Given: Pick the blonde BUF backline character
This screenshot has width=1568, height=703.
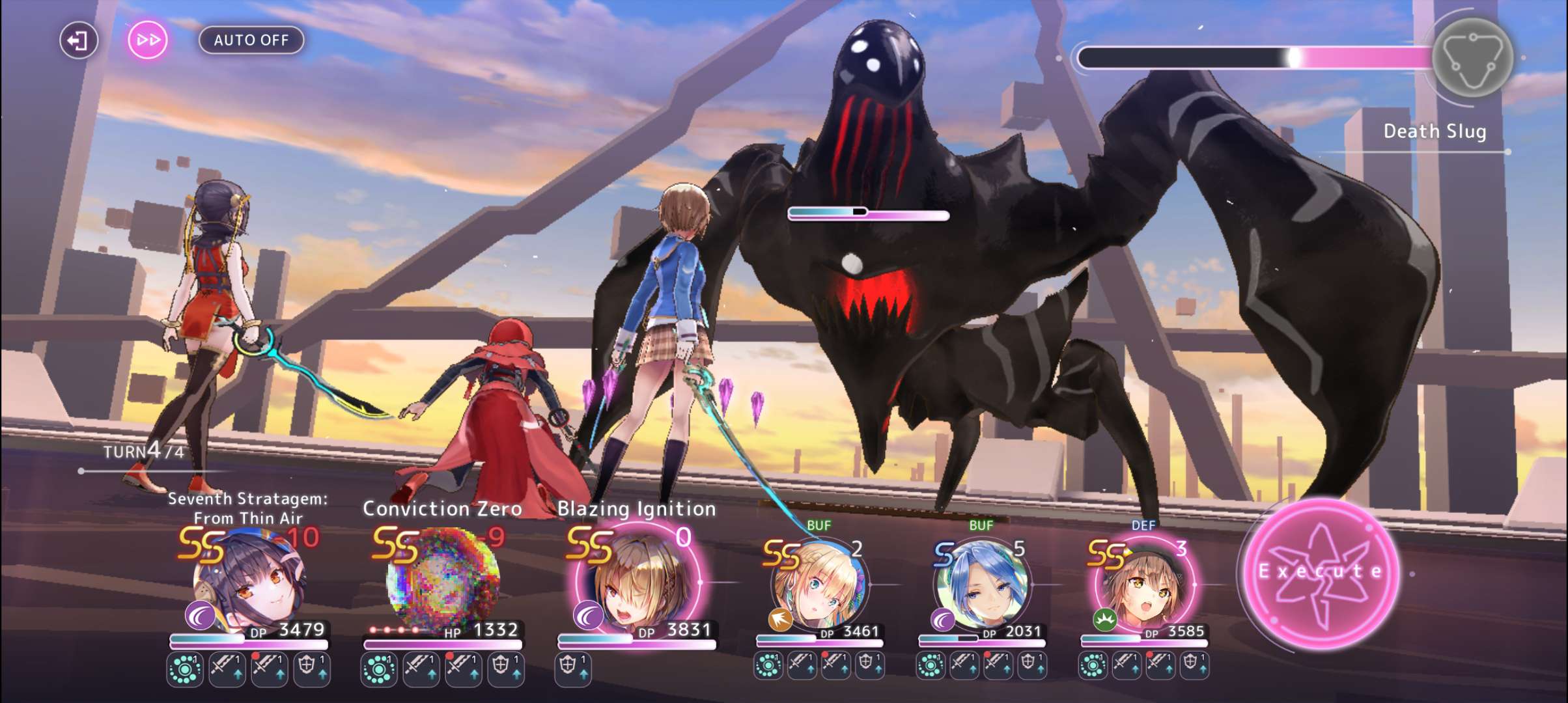Looking at the screenshot, I should 820,586.
